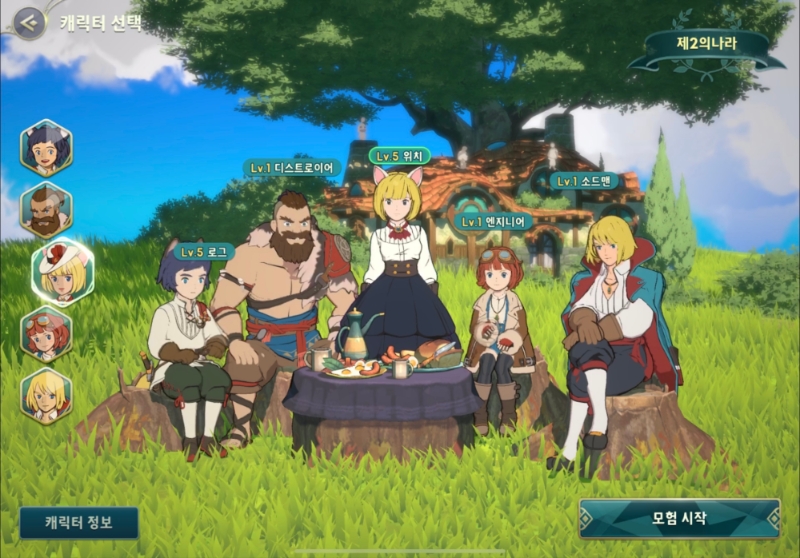Start the adventure with 모험 시작
Image resolution: width=800 pixels, height=558 pixels.
pyautogui.click(x=679, y=518)
